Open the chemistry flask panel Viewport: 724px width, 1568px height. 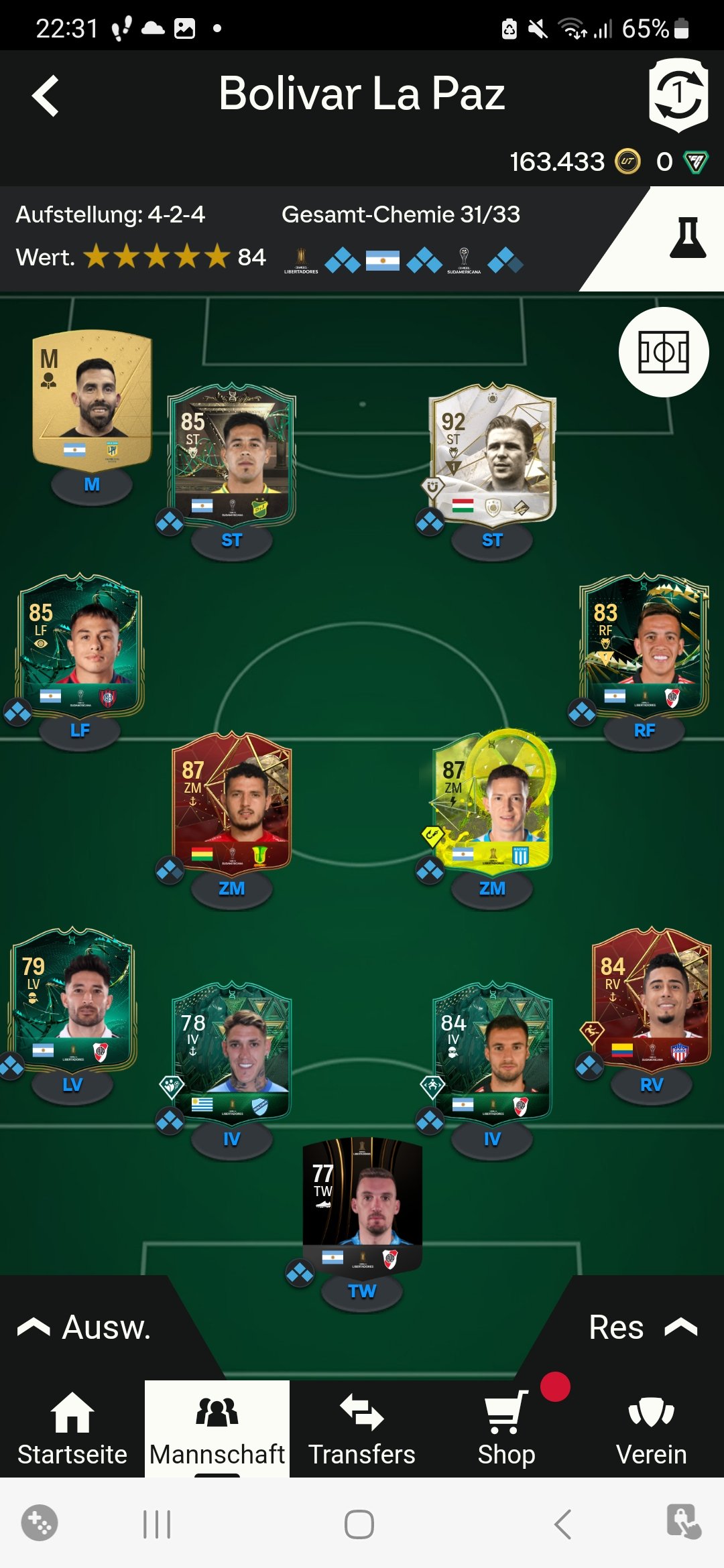687,238
